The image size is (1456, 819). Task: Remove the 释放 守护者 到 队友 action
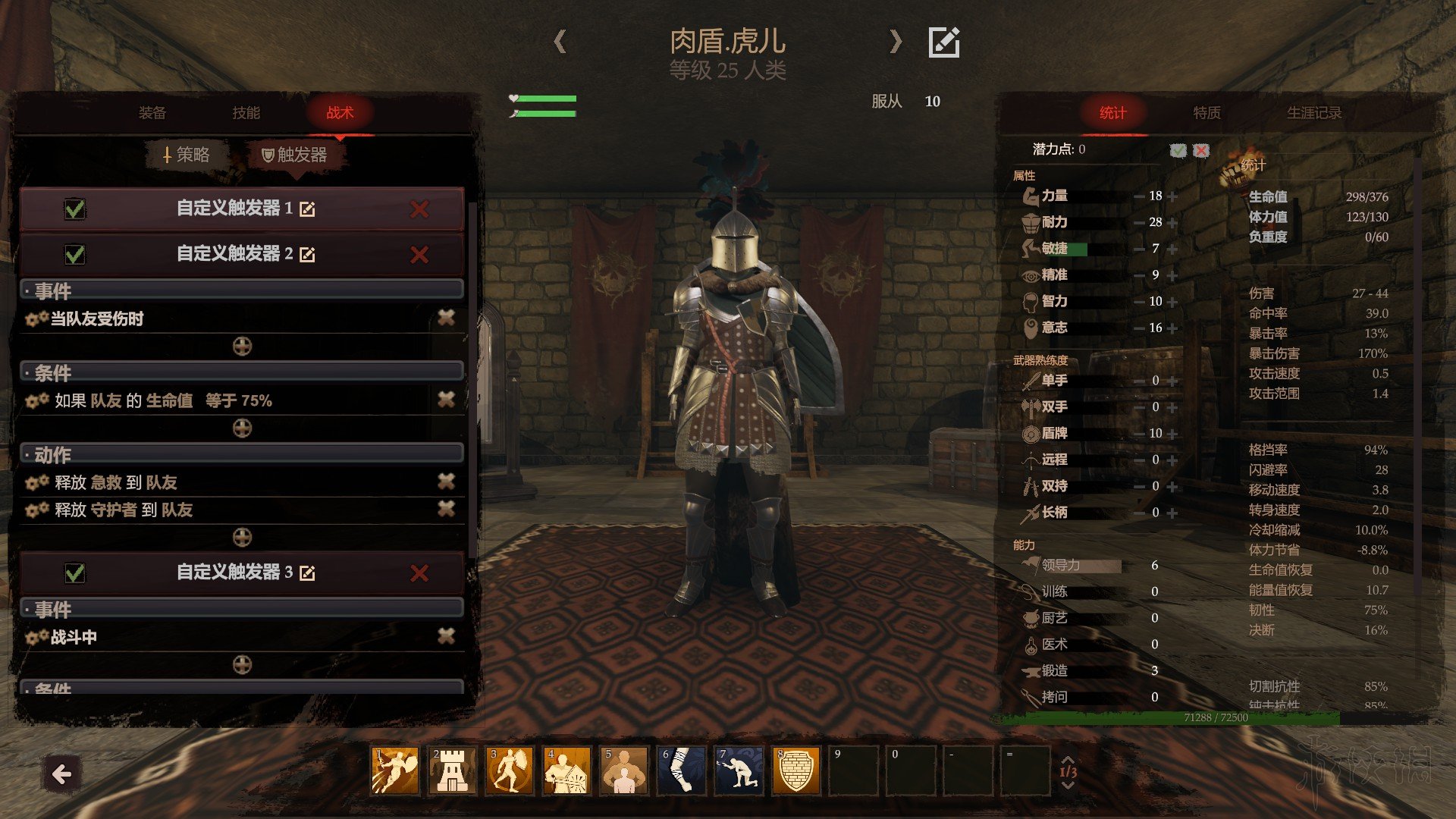point(446,509)
